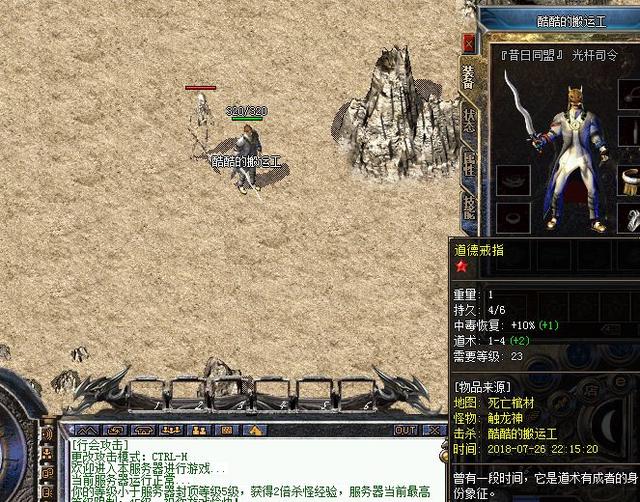Close the character equipment panel
This screenshot has width=640, height=502.
point(469,43)
